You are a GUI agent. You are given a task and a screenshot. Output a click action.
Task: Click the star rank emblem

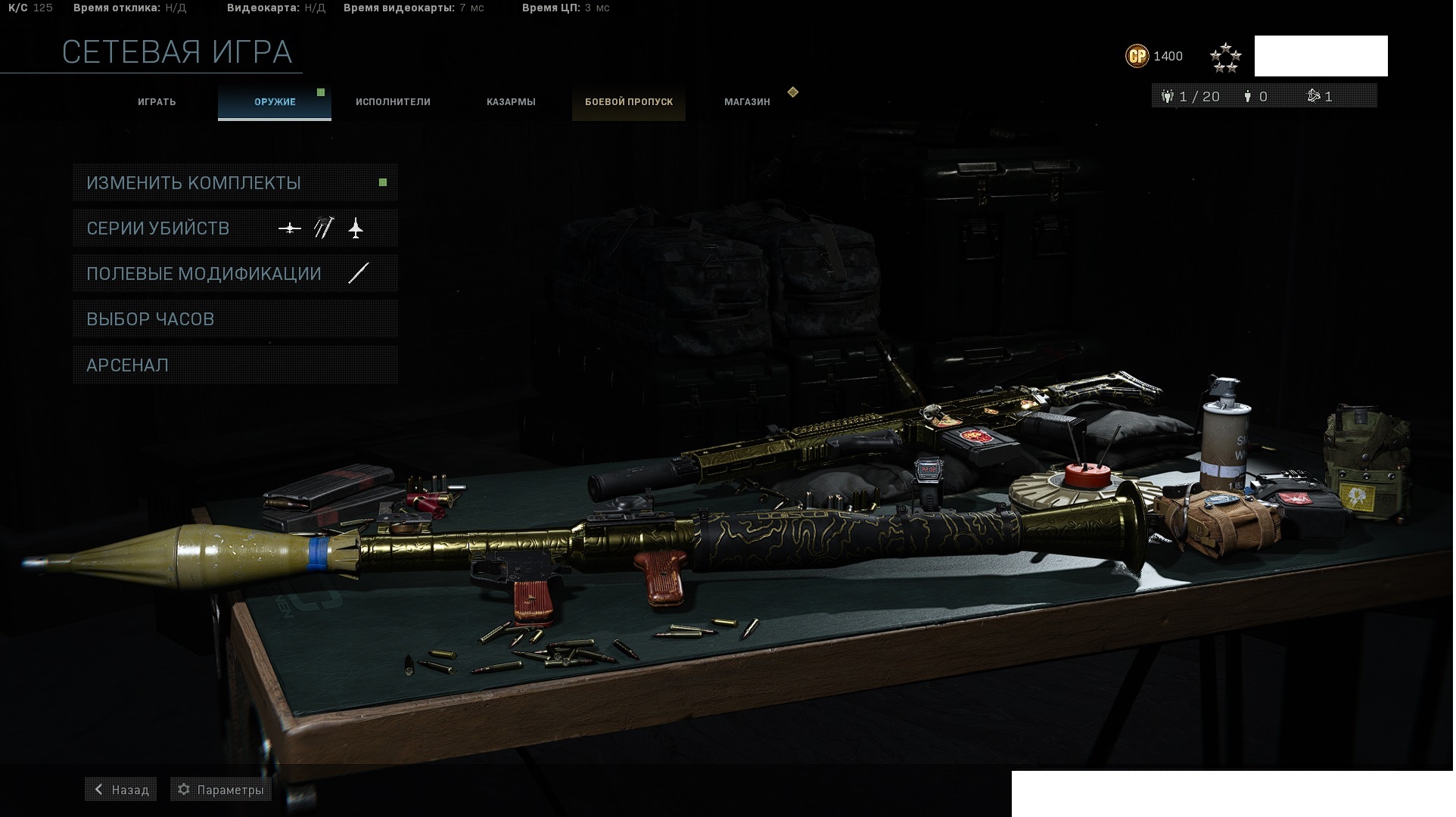click(x=1225, y=57)
